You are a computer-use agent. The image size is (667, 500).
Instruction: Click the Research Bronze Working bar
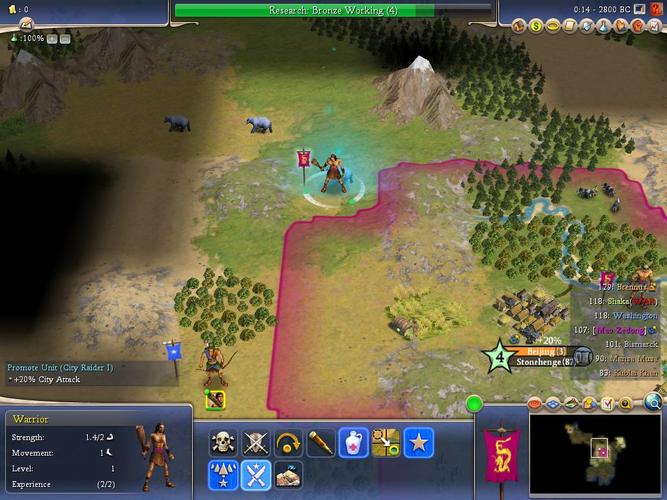coord(333,10)
